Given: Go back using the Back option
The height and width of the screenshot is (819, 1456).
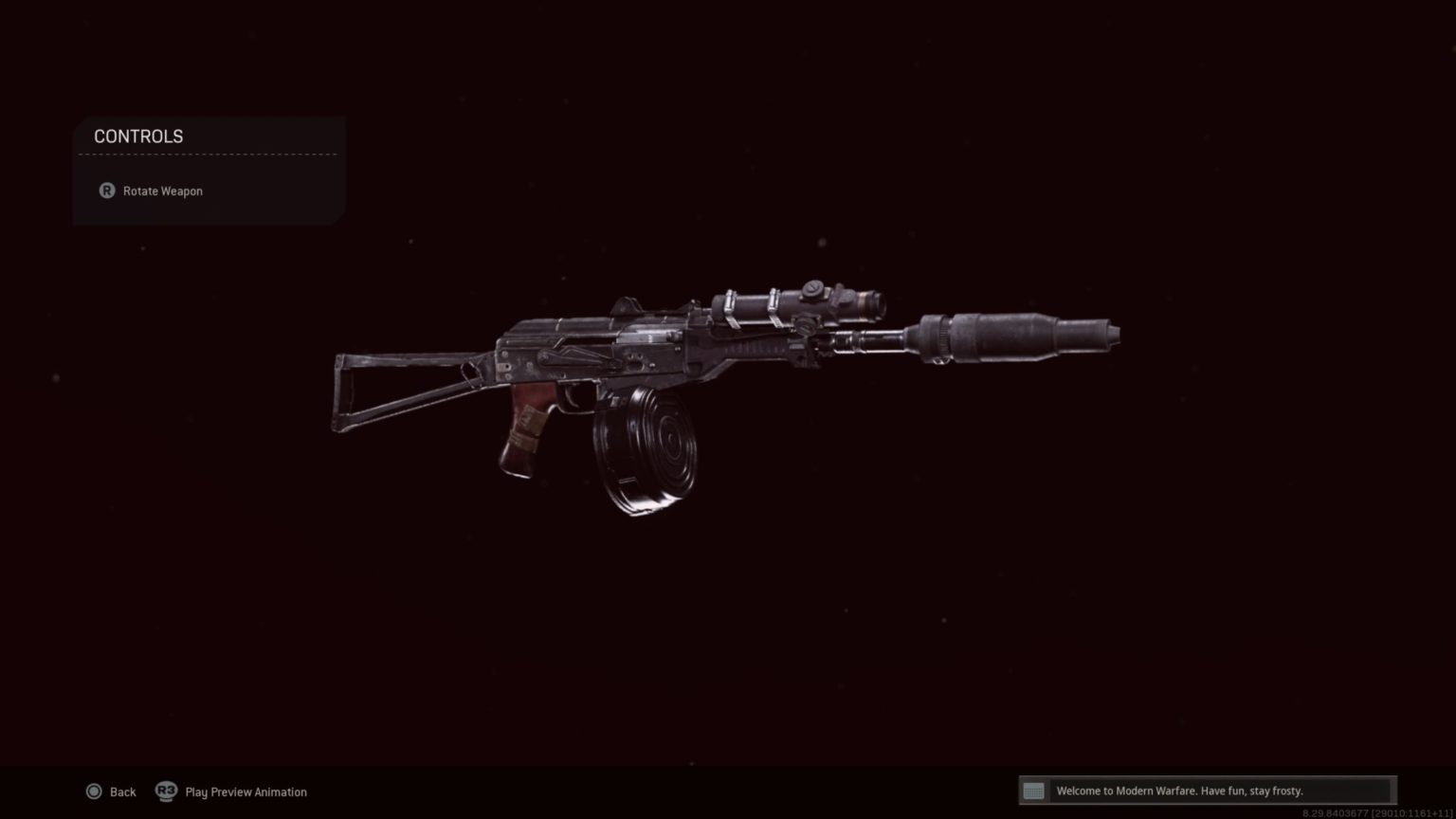Looking at the screenshot, I should tap(112, 792).
